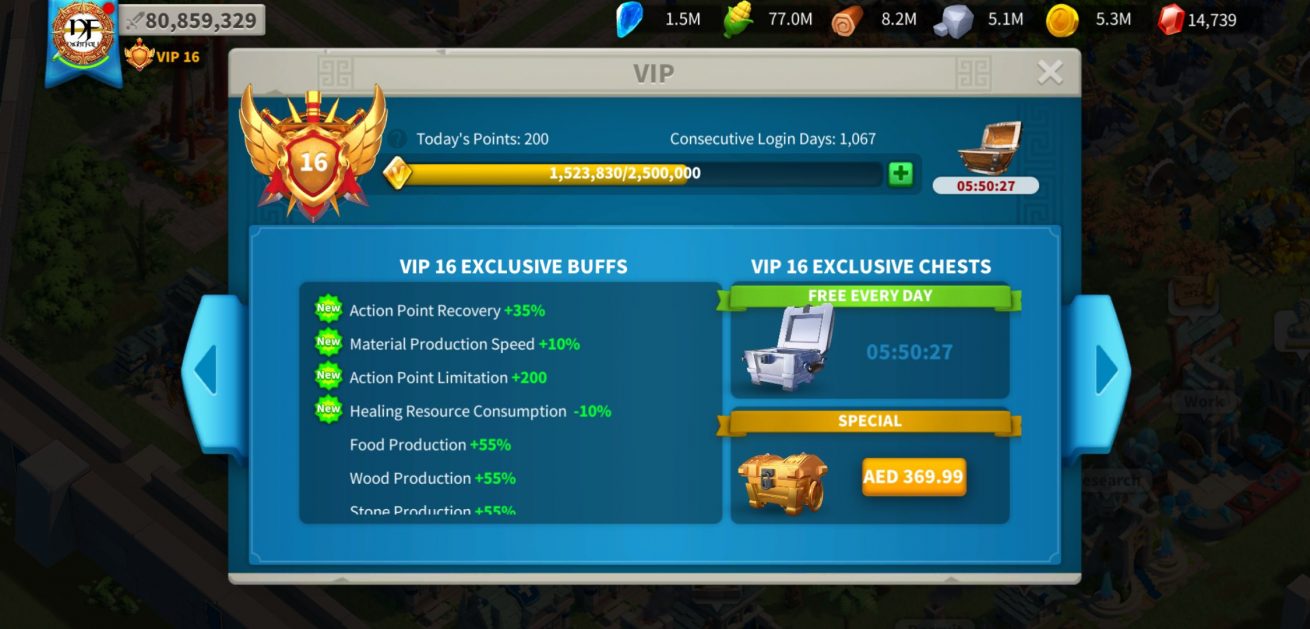
Task: Select the blue crystal resource icon
Action: click(629, 19)
